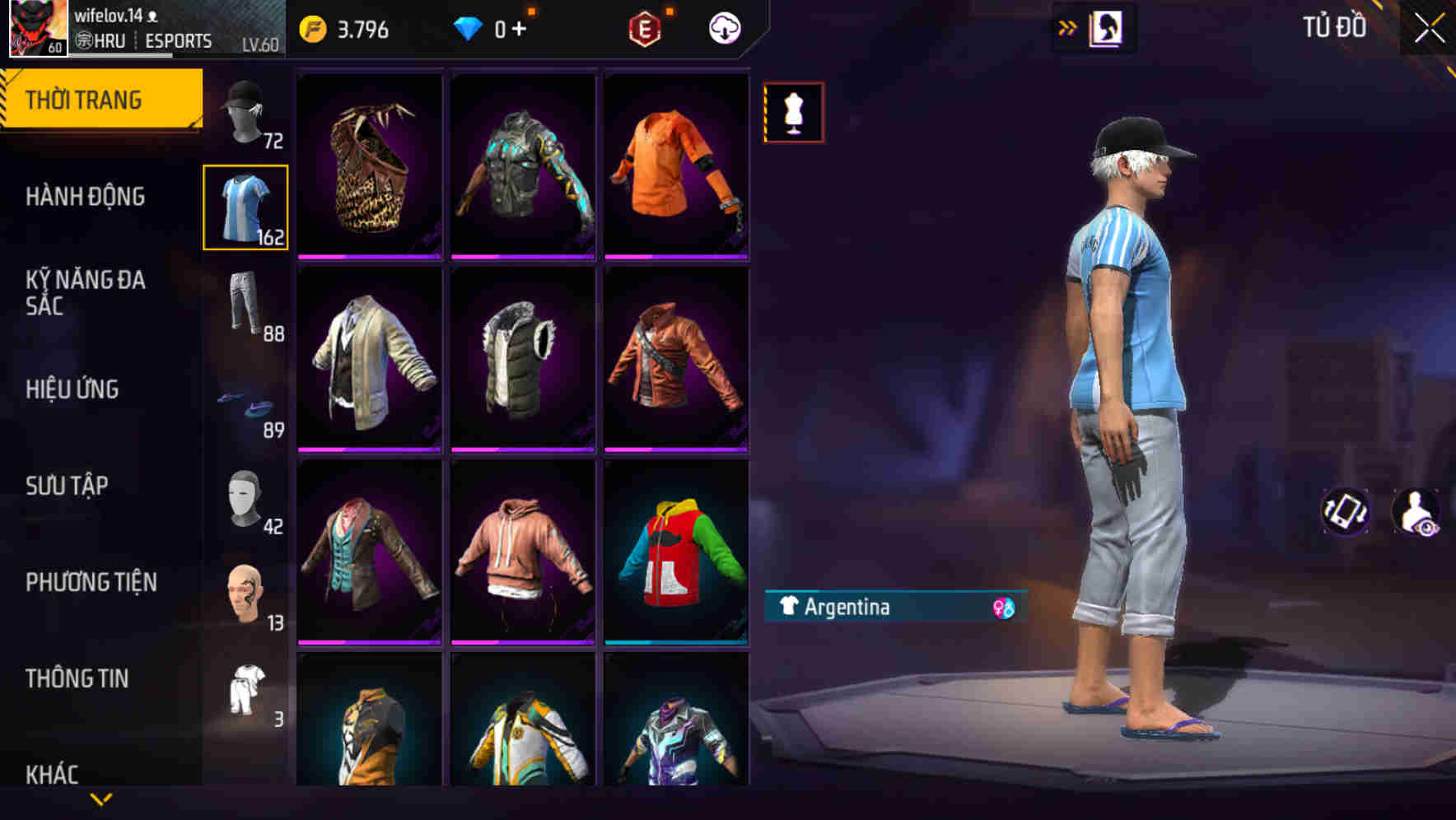1456x820 pixels.
Task: Open the cloud download icon in top bar
Action: (723, 26)
